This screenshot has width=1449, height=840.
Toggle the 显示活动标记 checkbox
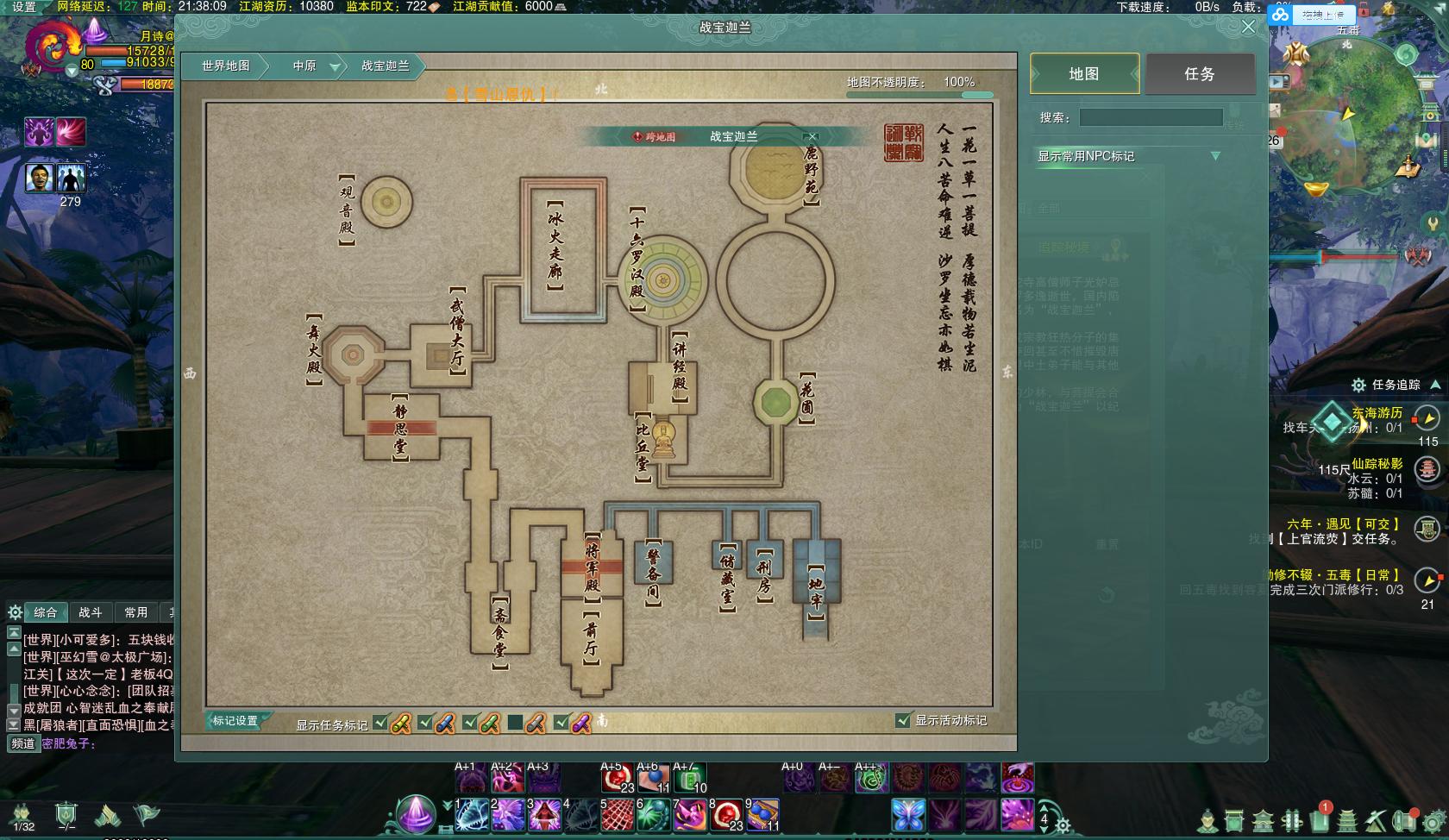903,720
